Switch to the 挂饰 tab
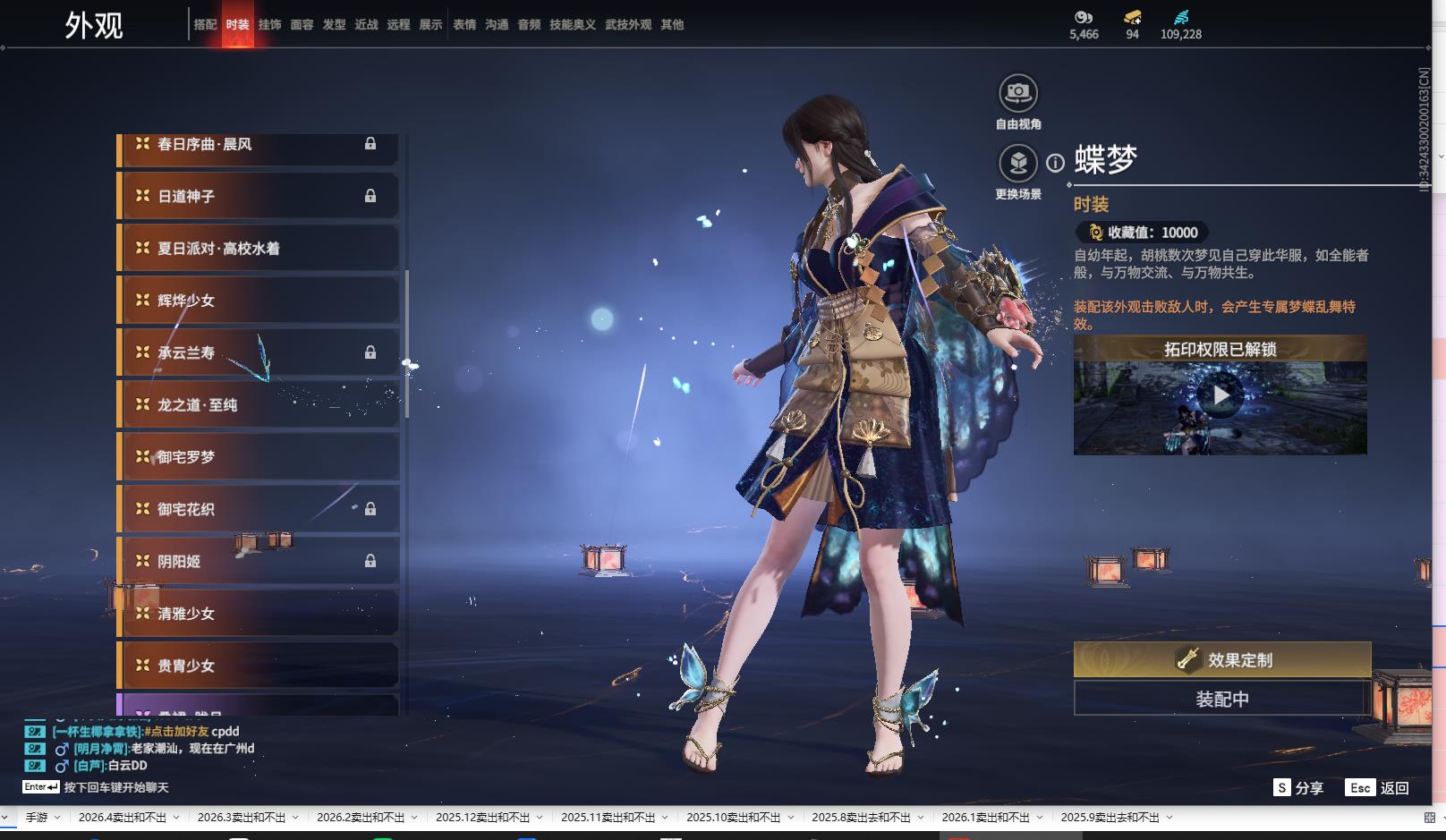The image size is (1446, 840). pyautogui.click(x=269, y=25)
